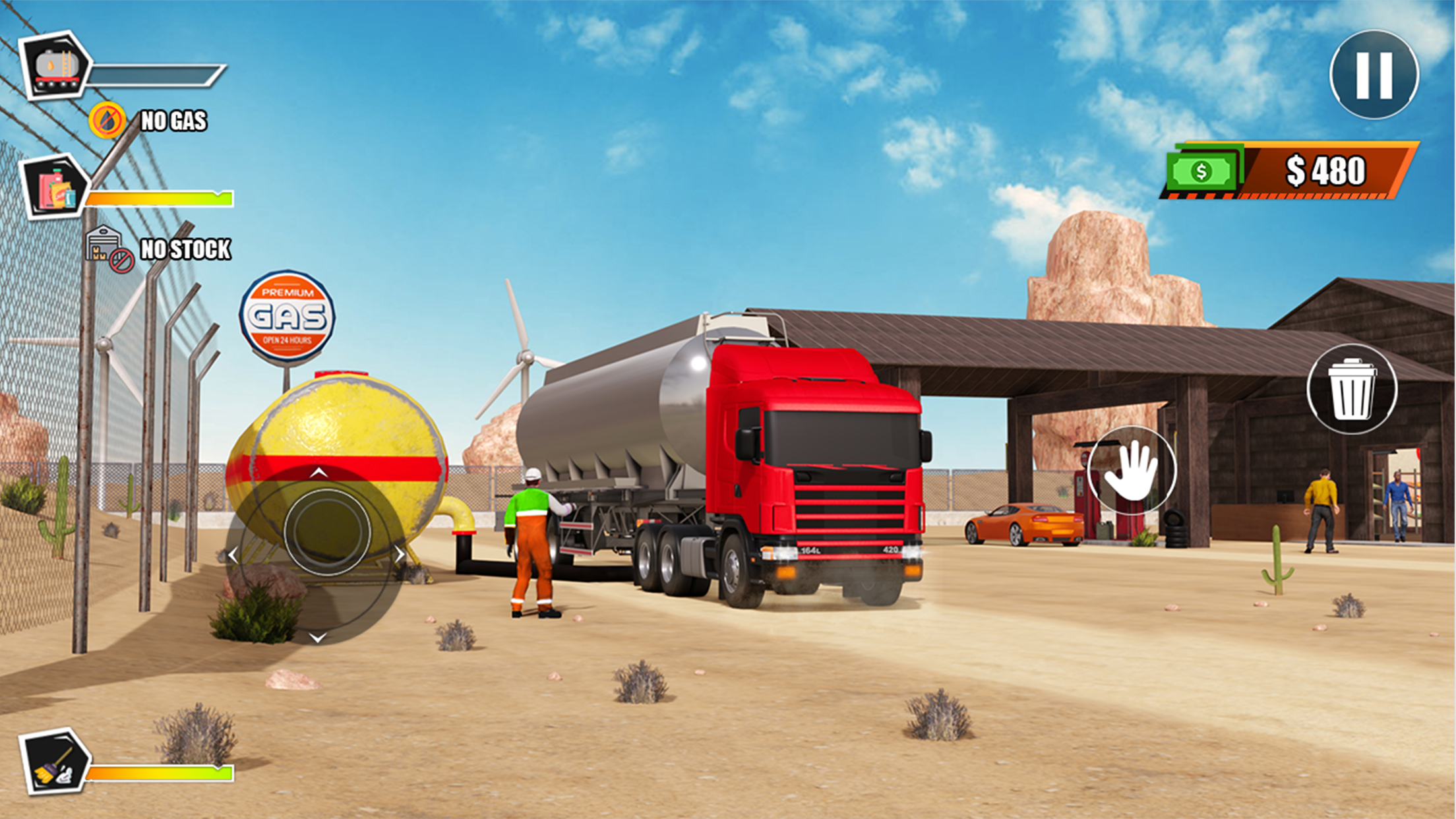Image resolution: width=1456 pixels, height=819 pixels.
Task: Toggle the pause state of the game
Action: [1374, 74]
